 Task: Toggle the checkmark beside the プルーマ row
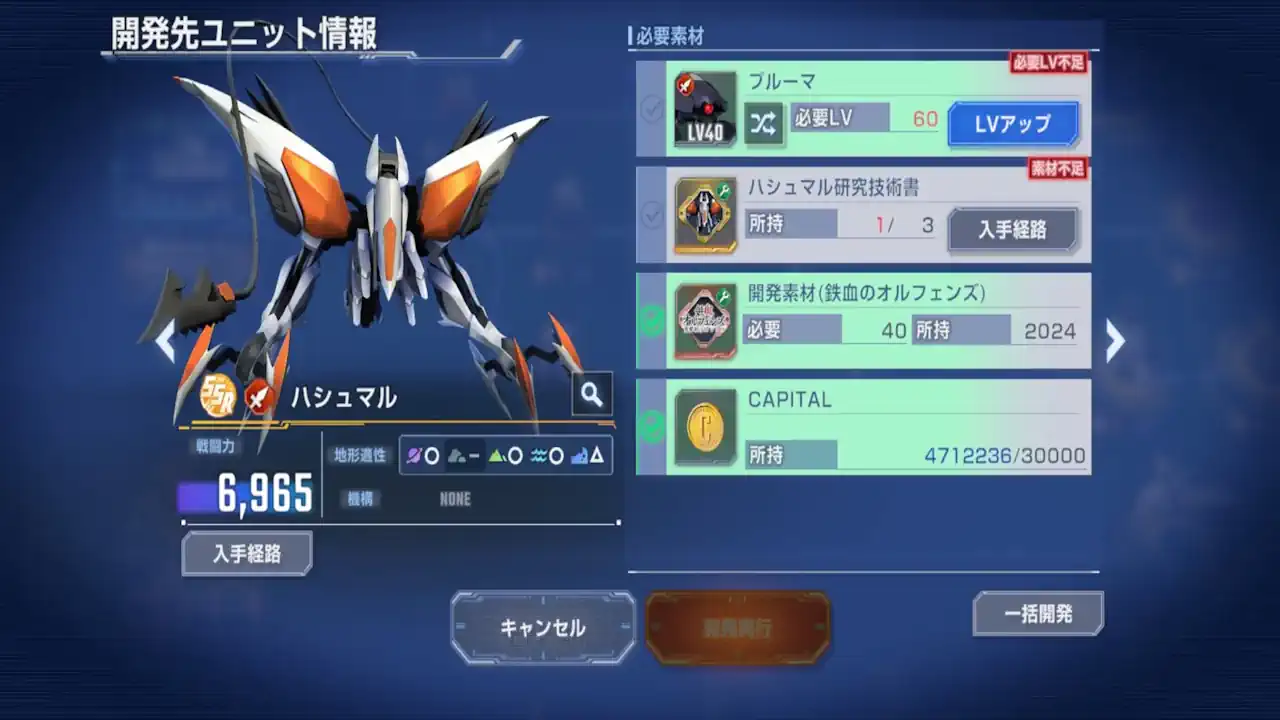pos(652,105)
